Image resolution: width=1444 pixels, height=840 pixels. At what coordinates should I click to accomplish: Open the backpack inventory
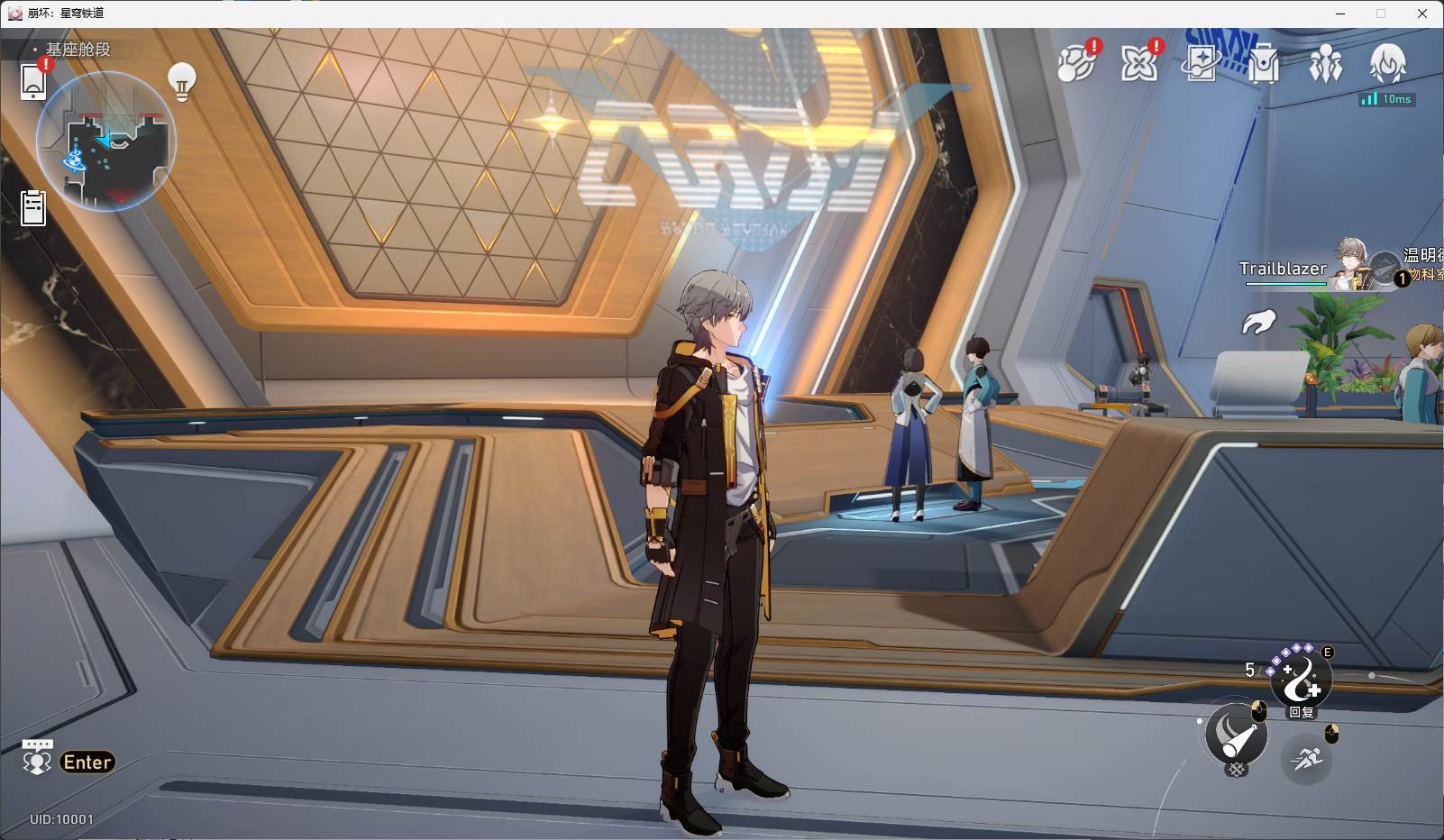1264,64
